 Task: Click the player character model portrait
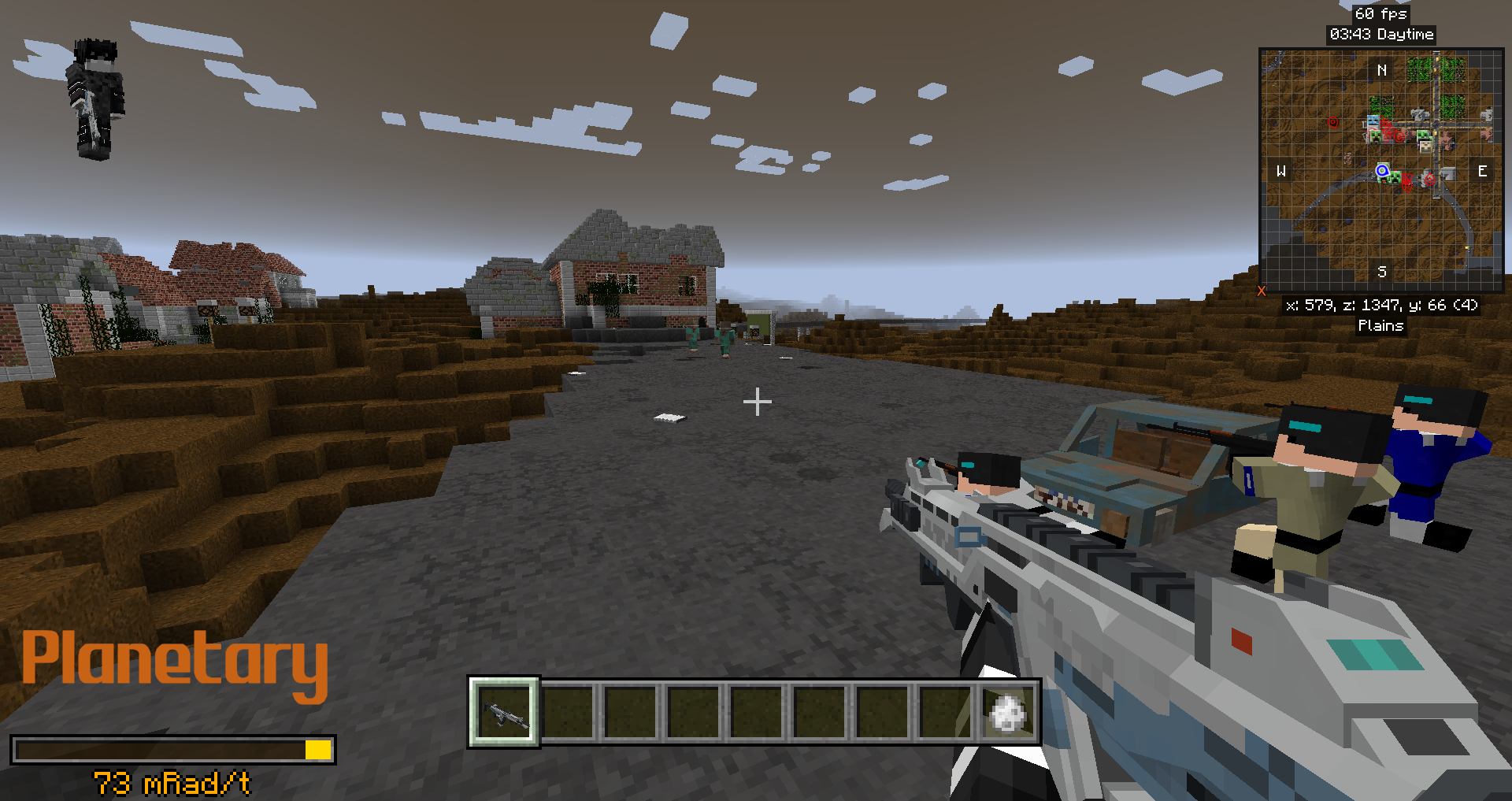tap(95, 99)
